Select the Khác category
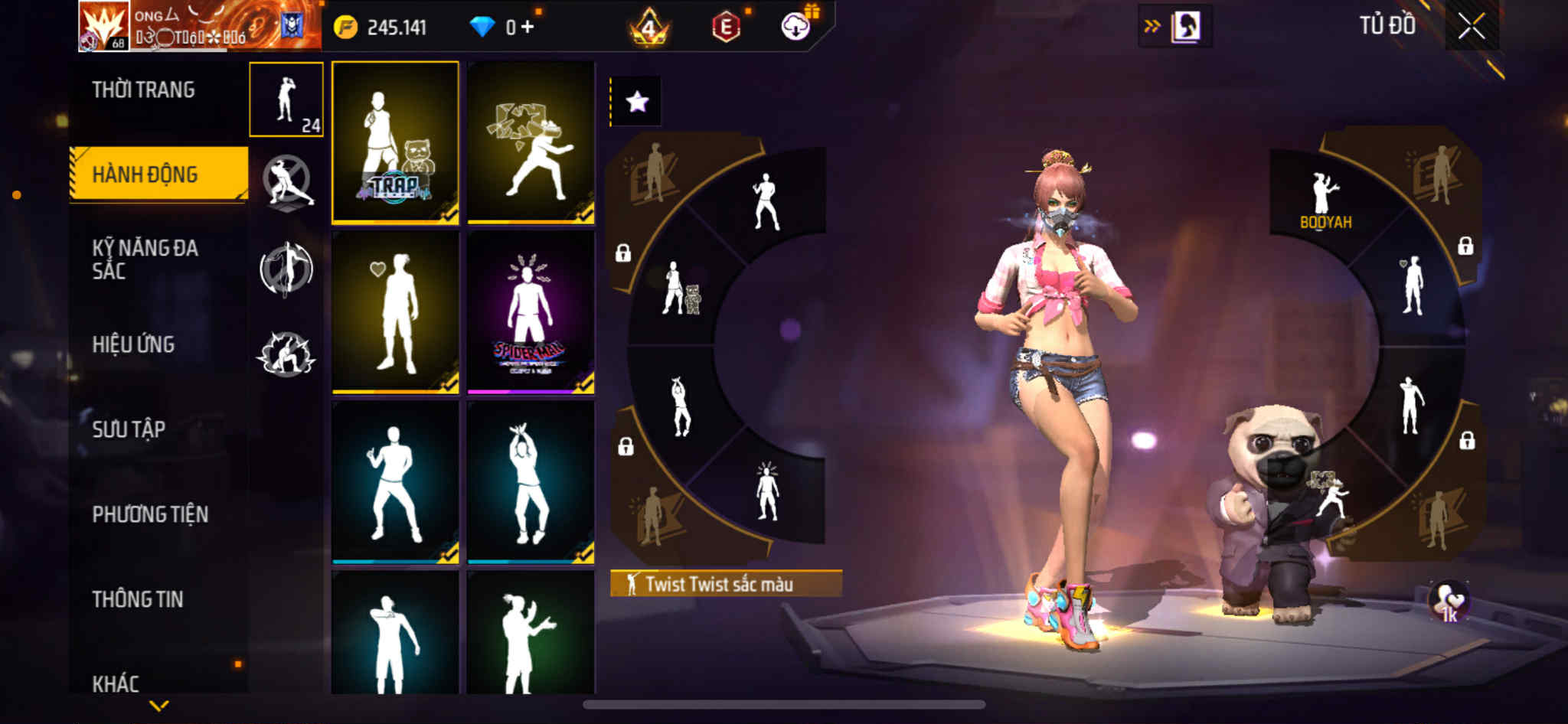This screenshot has width=1568, height=724. [116, 683]
